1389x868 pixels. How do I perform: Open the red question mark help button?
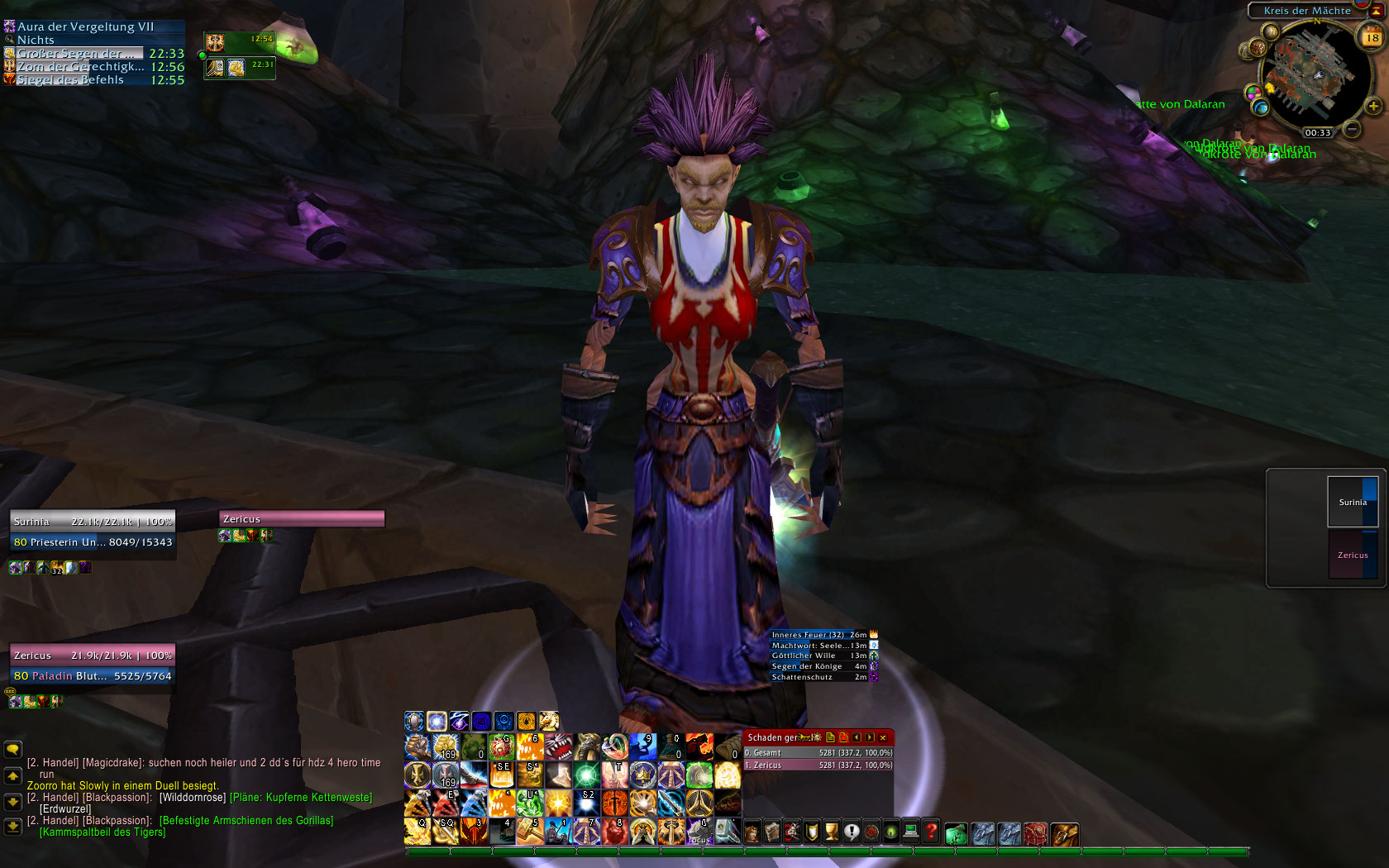(931, 832)
